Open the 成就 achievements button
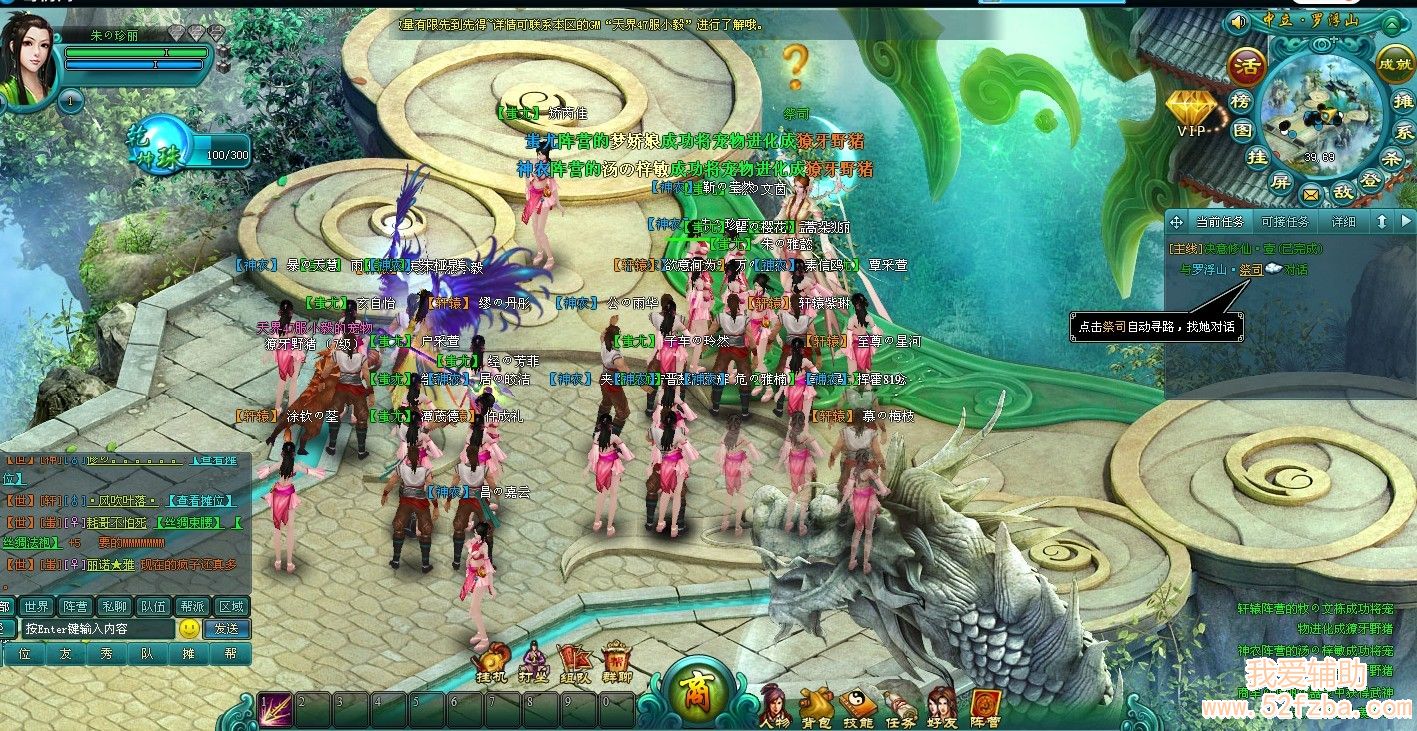 1394,62
